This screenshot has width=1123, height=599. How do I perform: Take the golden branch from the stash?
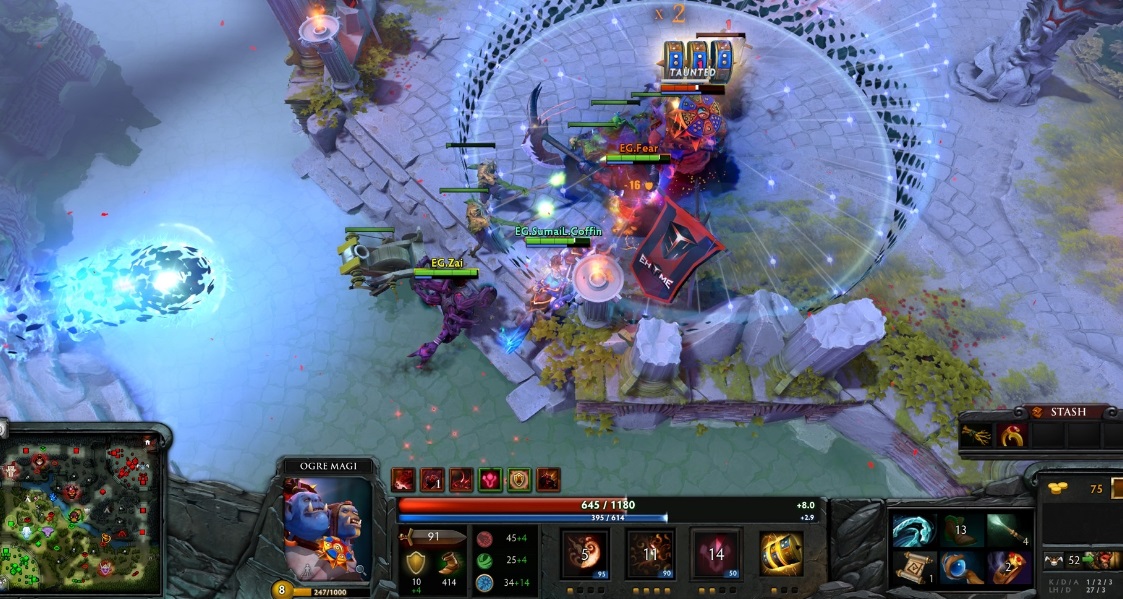click(x=977, y=435)
